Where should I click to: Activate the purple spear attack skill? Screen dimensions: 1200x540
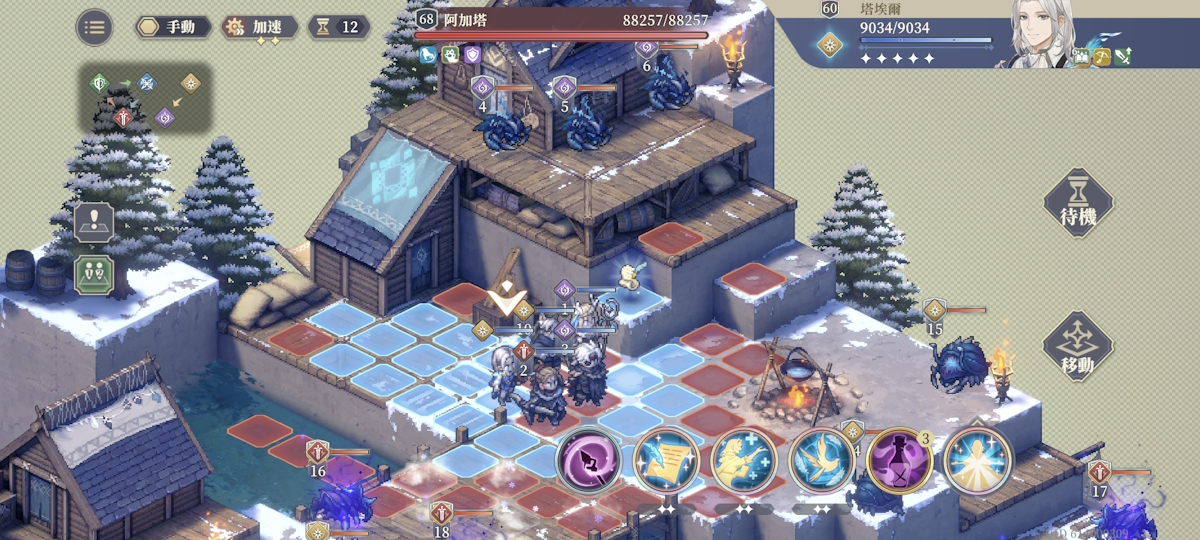588,461
